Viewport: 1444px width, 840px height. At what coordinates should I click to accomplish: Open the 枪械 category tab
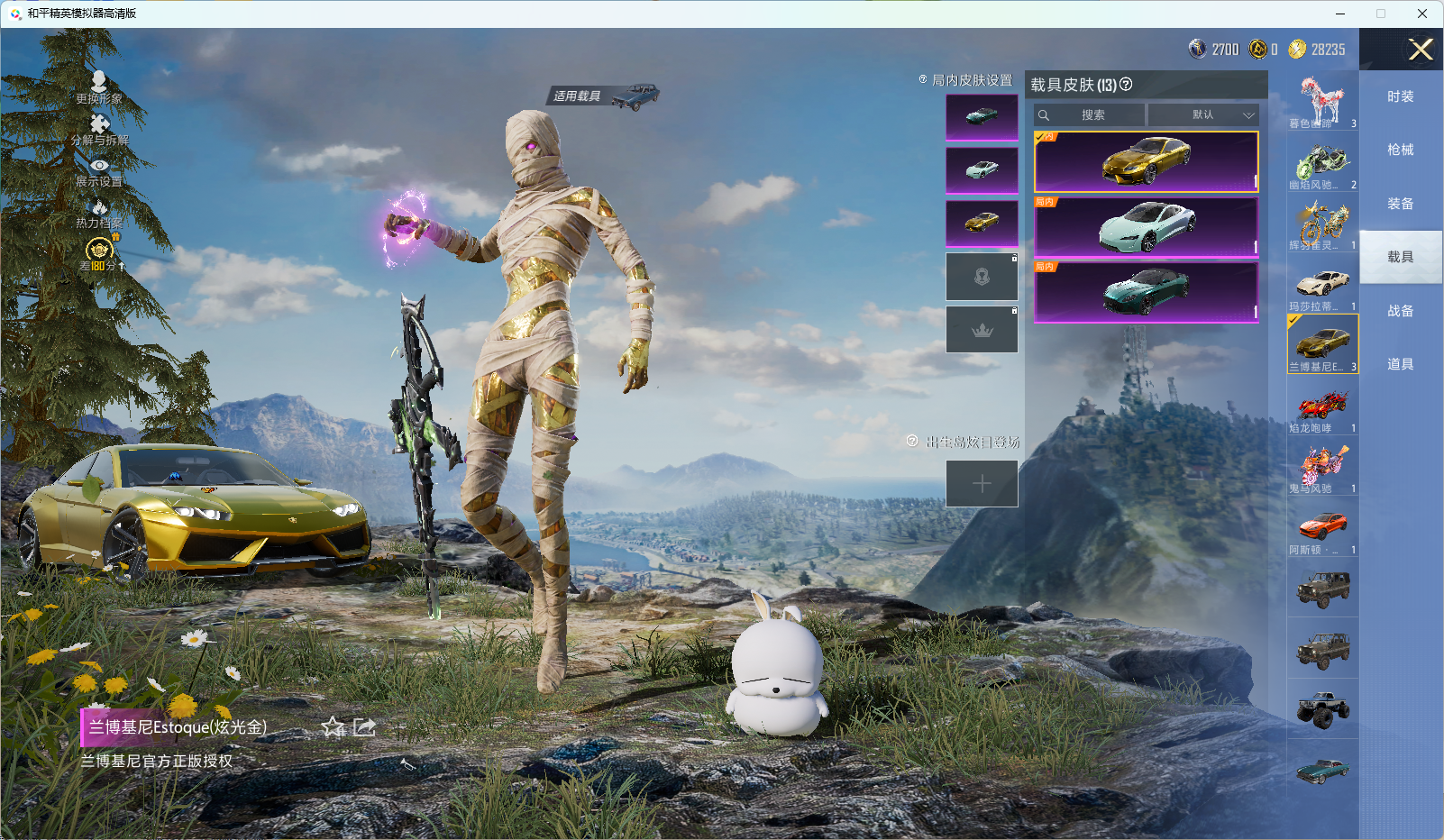tap(1400, 151)
